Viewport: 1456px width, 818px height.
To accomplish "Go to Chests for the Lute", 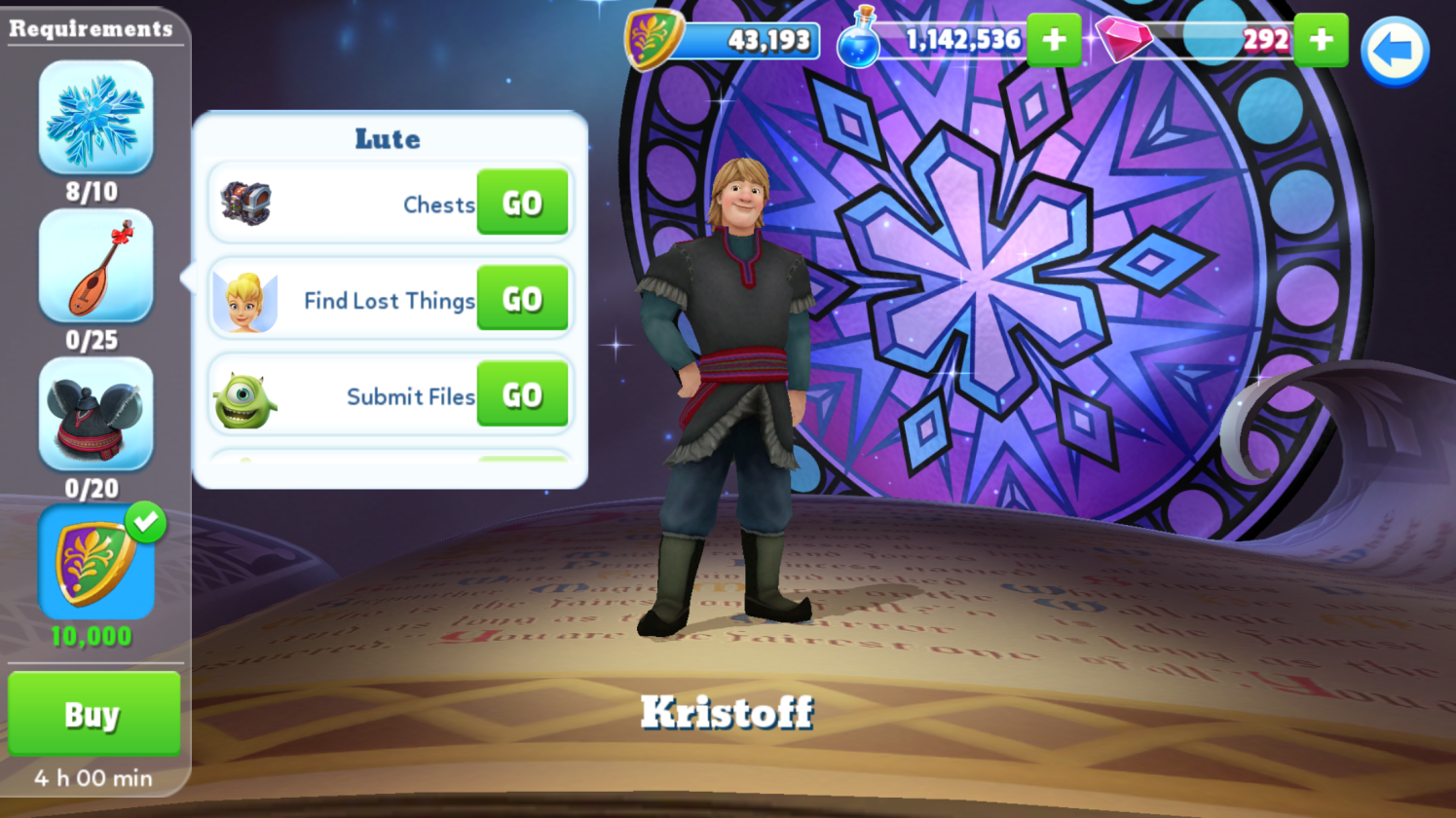I will pos(522,203).
